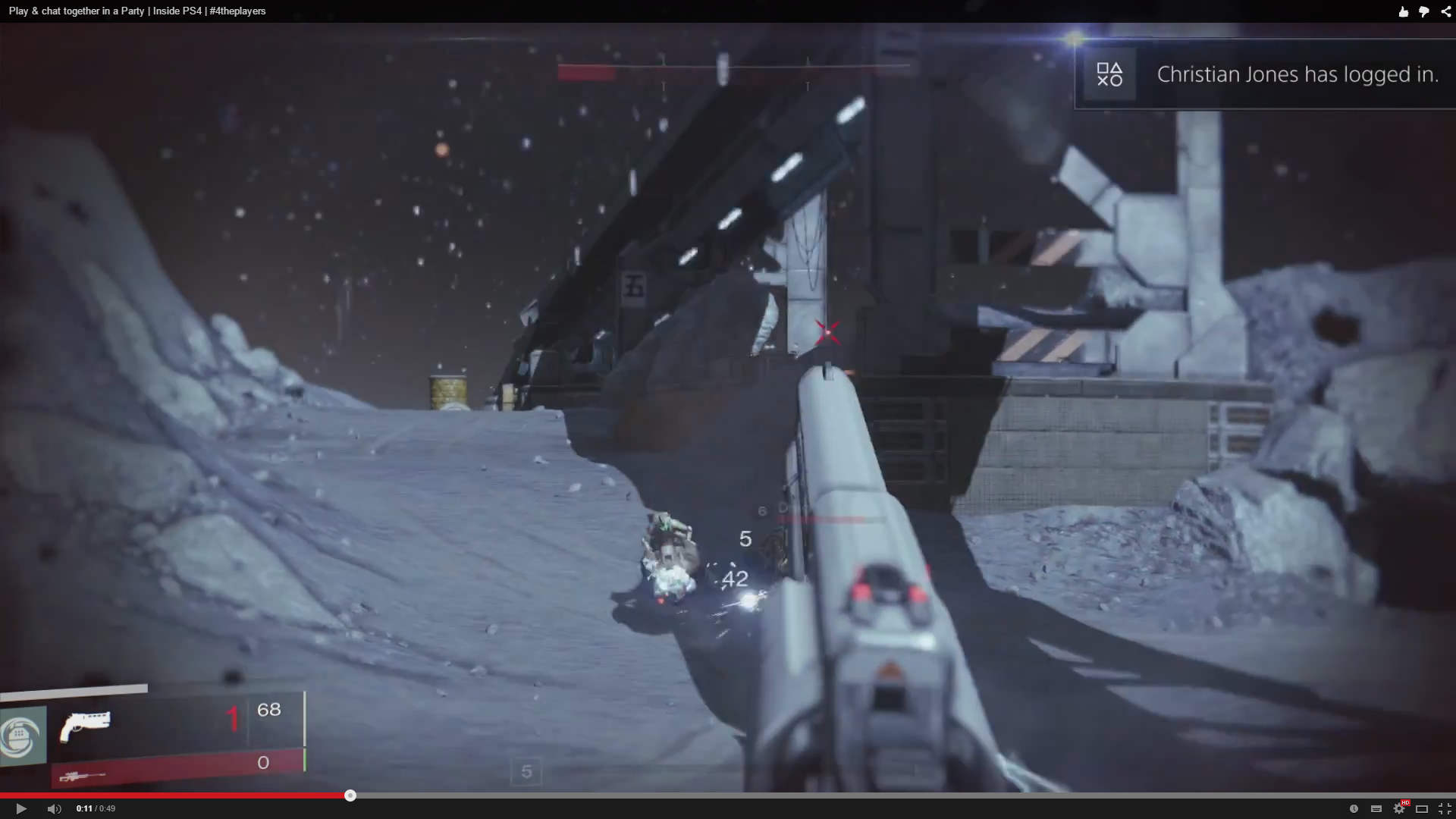
Task: Play the paused video
Action: coord(21,808)
